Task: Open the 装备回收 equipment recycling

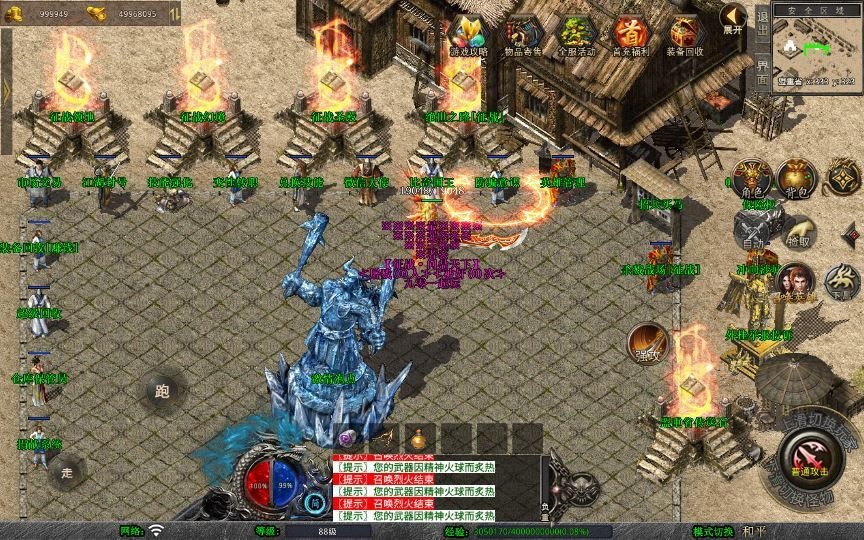Action: (x=686, y=34)
